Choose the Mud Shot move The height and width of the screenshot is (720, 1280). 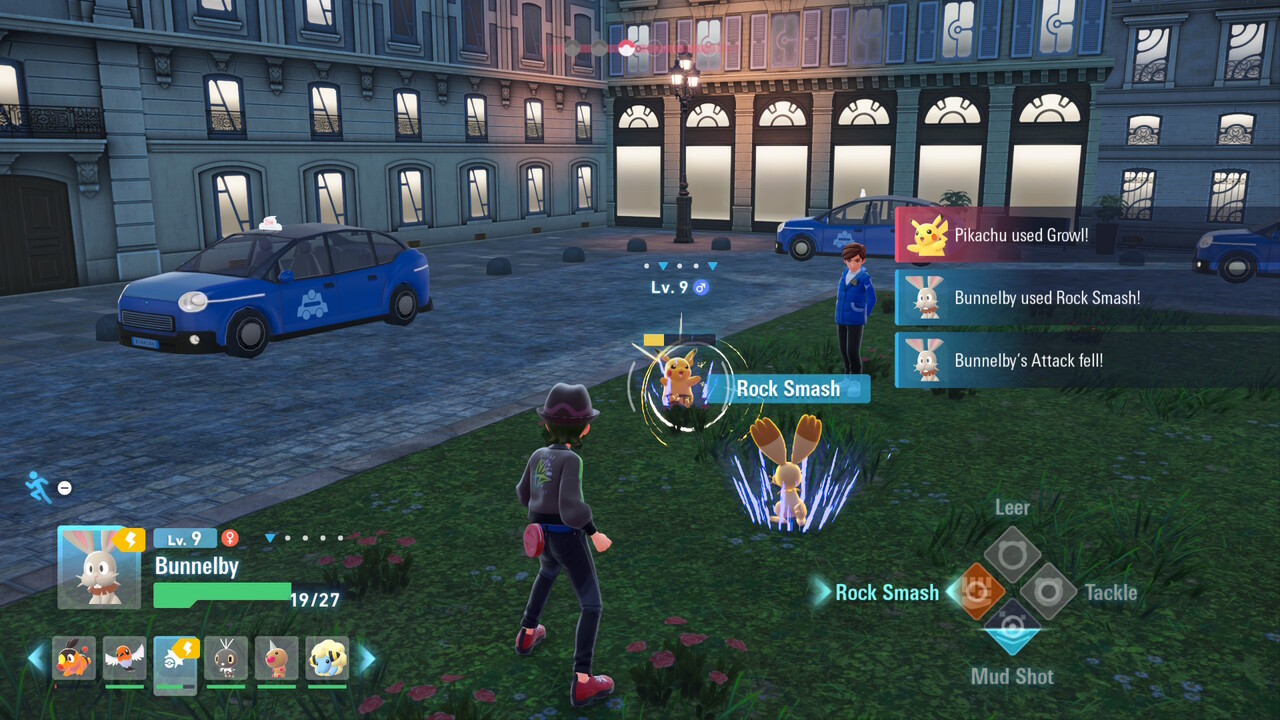coord(1012,628)
